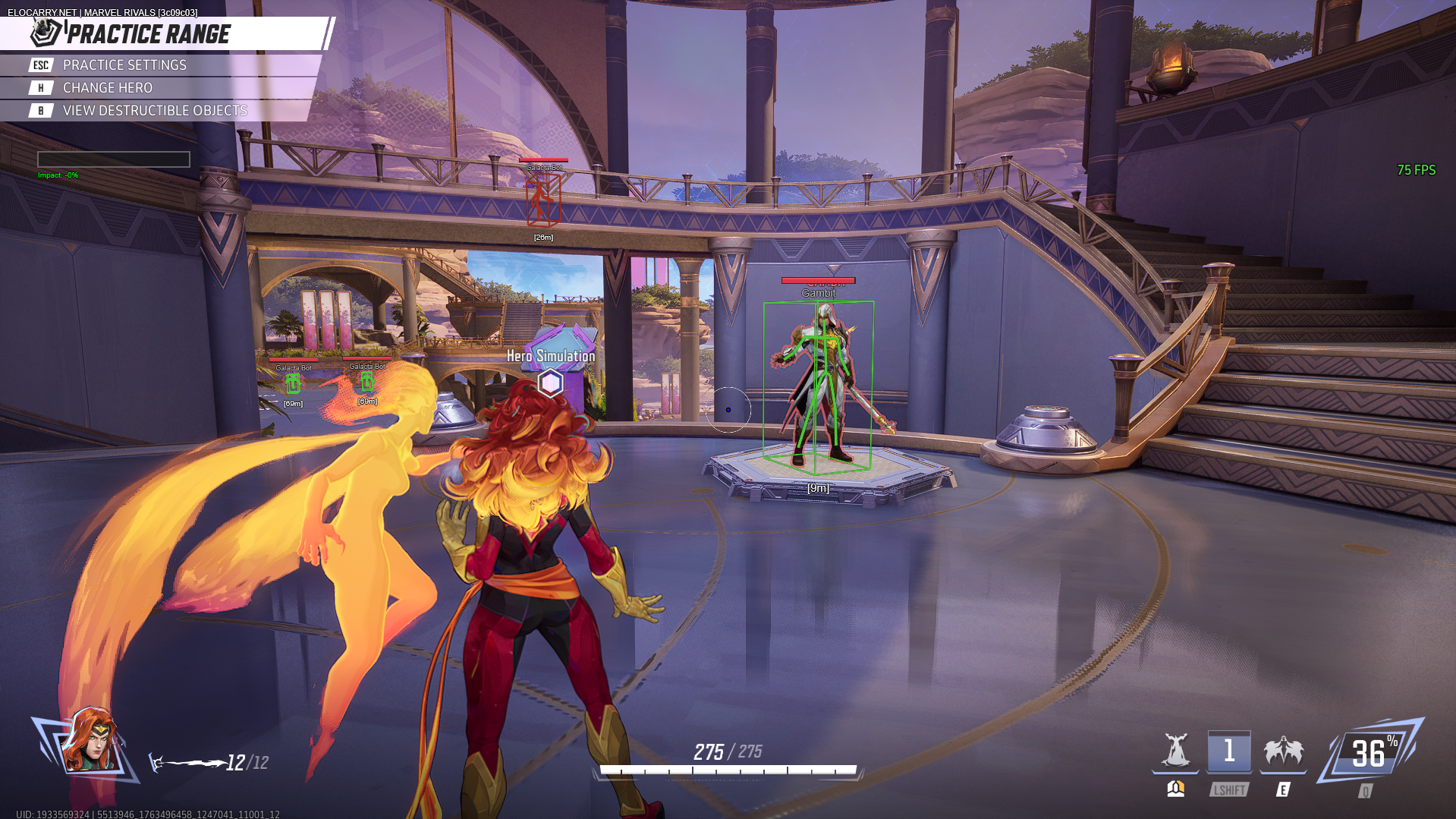Click the ultimate charge 36% icon
The width and height of the screenshot is (1456, 819).
click(x=1370, y=753)
